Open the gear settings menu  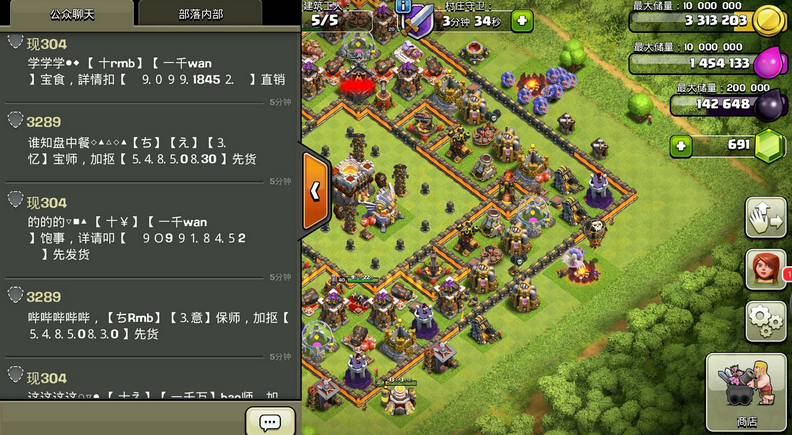(x=765, y=321)
